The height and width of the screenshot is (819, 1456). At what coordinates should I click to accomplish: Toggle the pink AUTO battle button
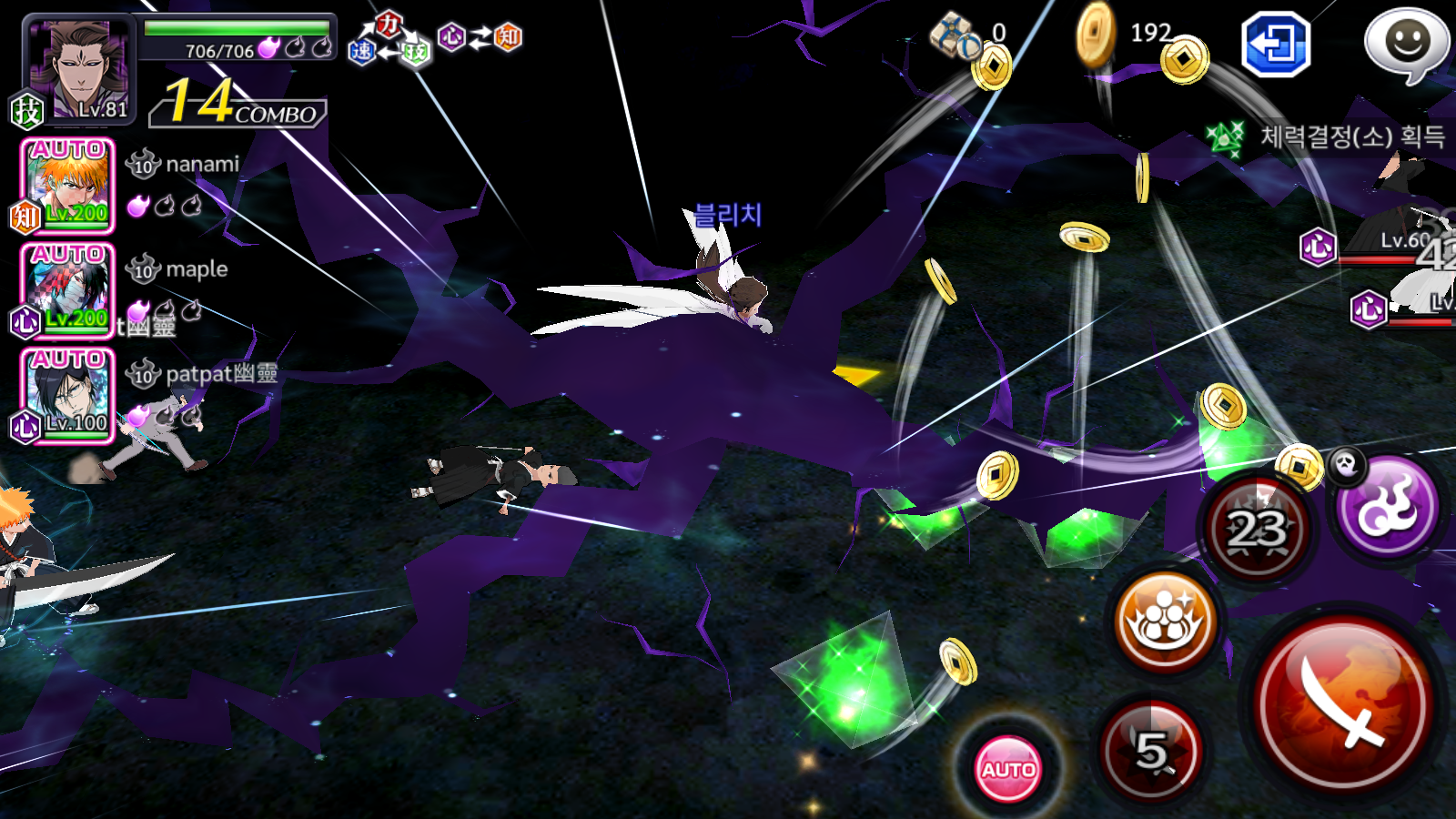1008,769
